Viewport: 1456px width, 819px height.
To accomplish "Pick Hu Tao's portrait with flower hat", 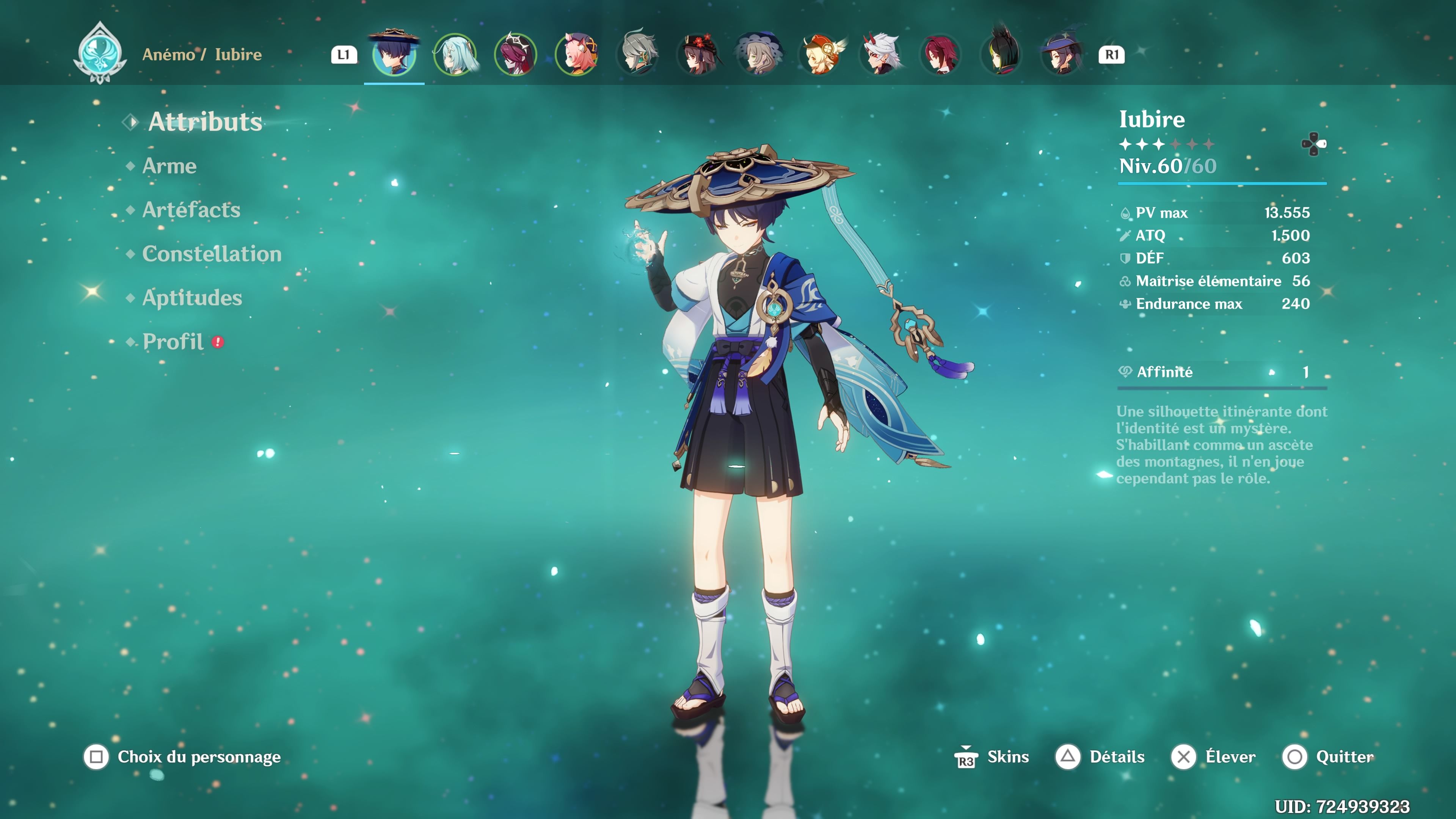I will tap(698, 54).
